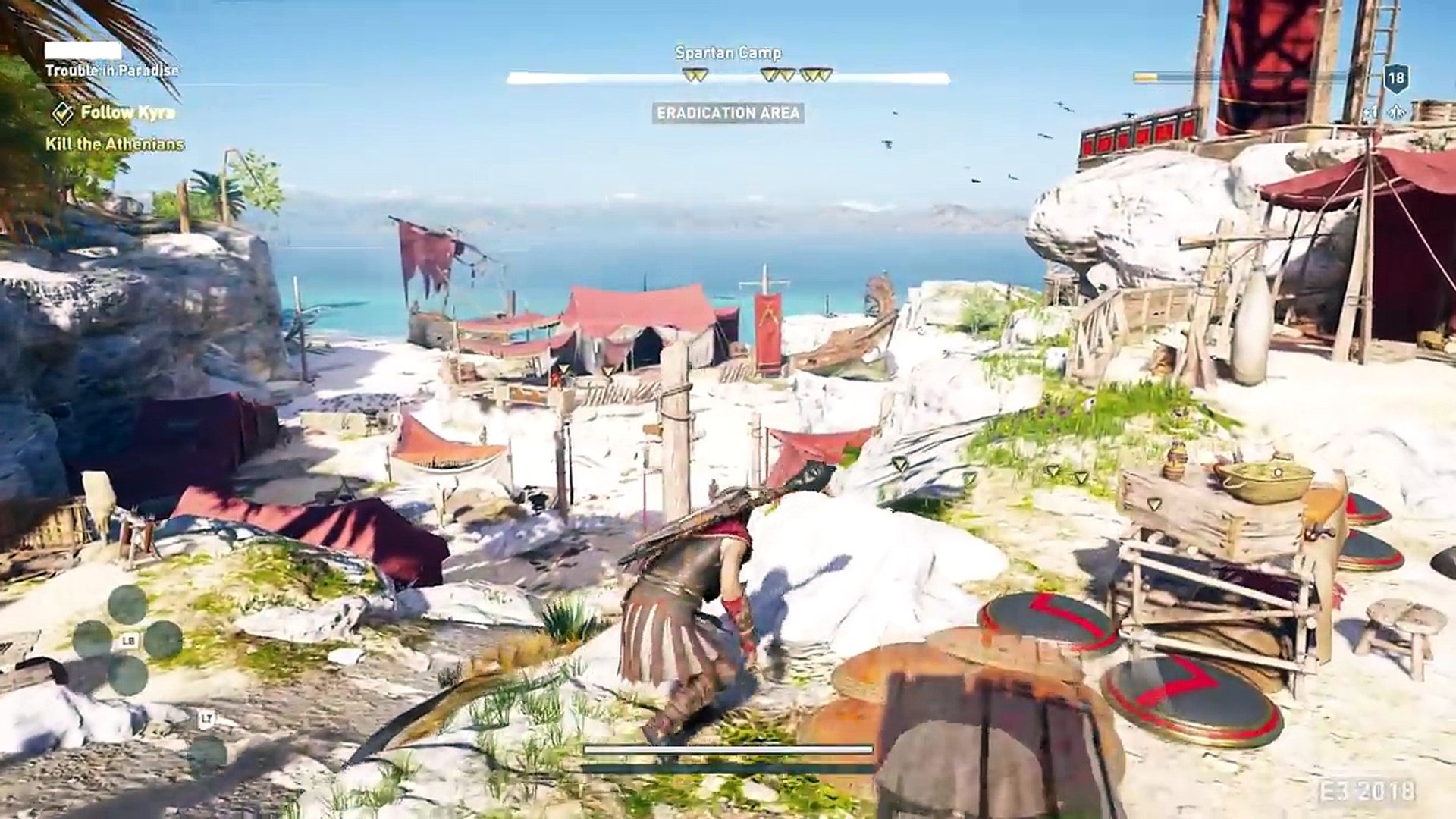Click the available ability point icon
Screen dimensions: 1456x819
(1396, 113)
